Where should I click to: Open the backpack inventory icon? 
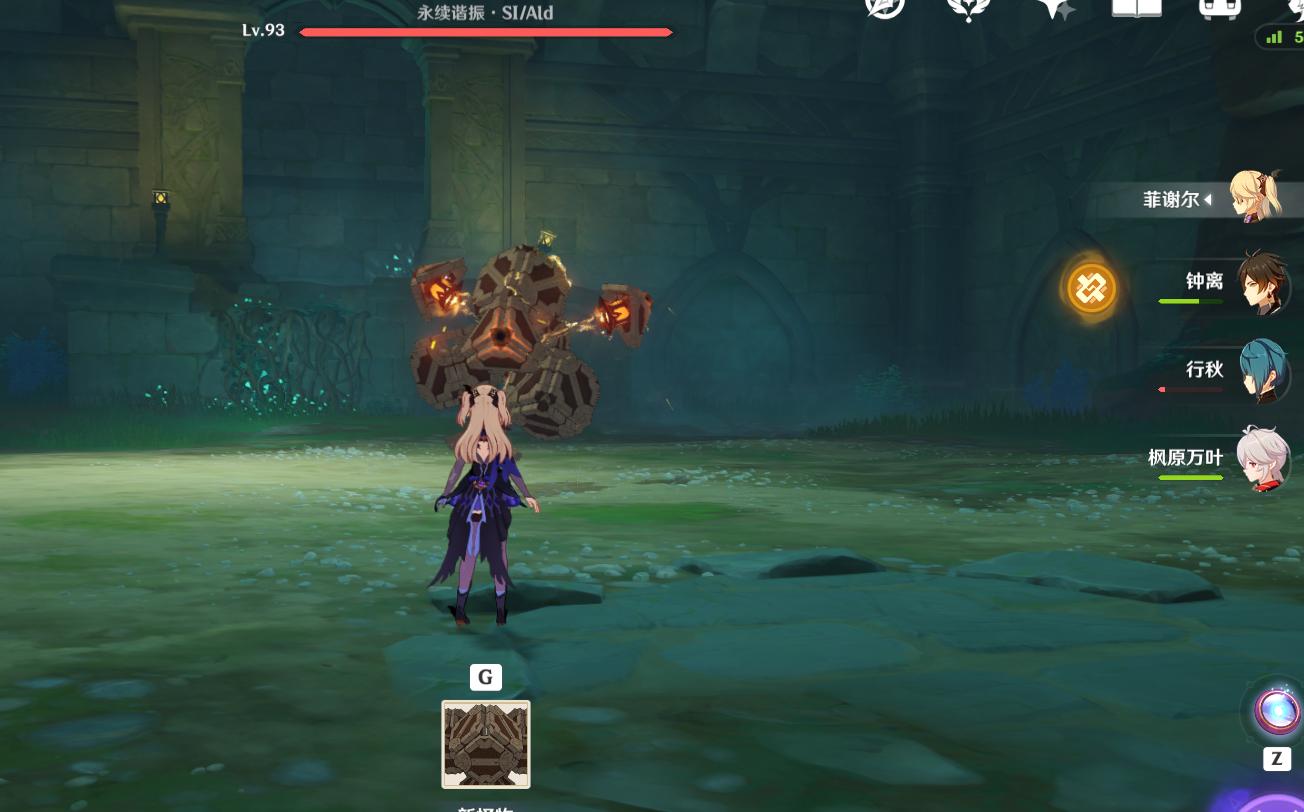tap(1220, 9)
